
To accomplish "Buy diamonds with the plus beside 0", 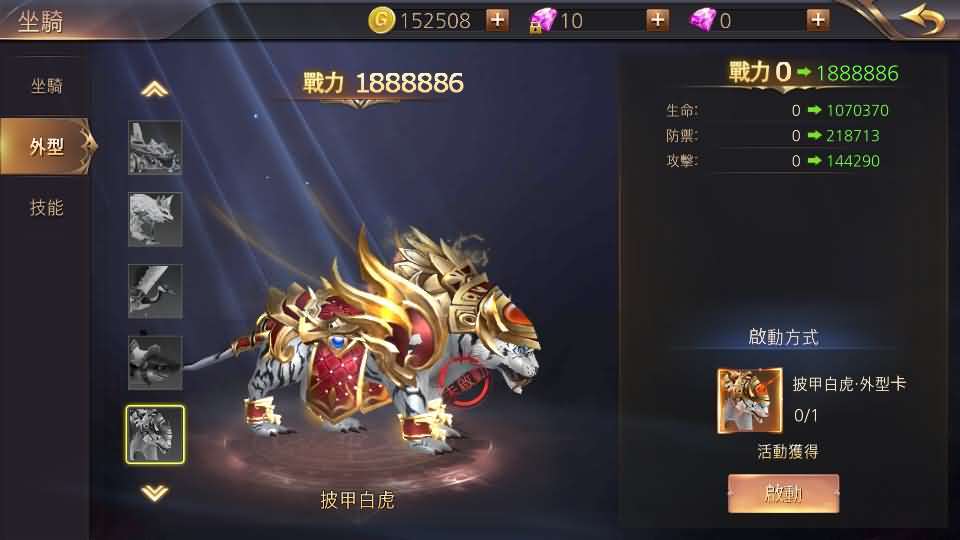I will click(x=817, y=20).
